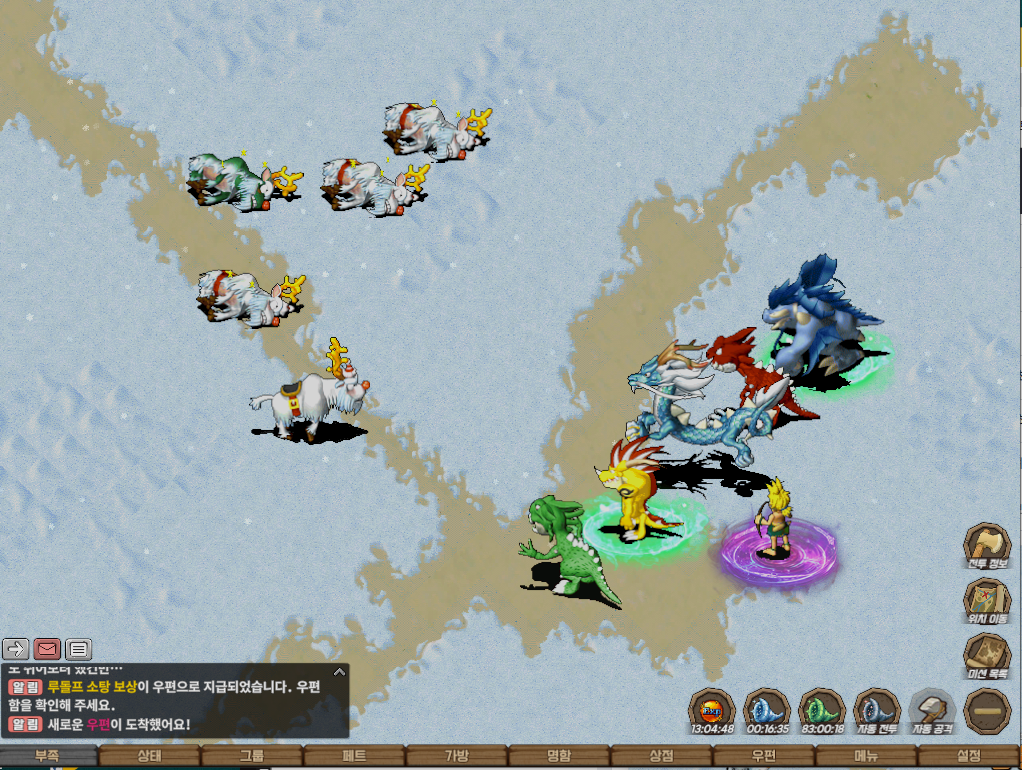Click the arrow button above the chat
Image resolution: width=1022 pixels, height=770 pixels.
coord(16,649)
